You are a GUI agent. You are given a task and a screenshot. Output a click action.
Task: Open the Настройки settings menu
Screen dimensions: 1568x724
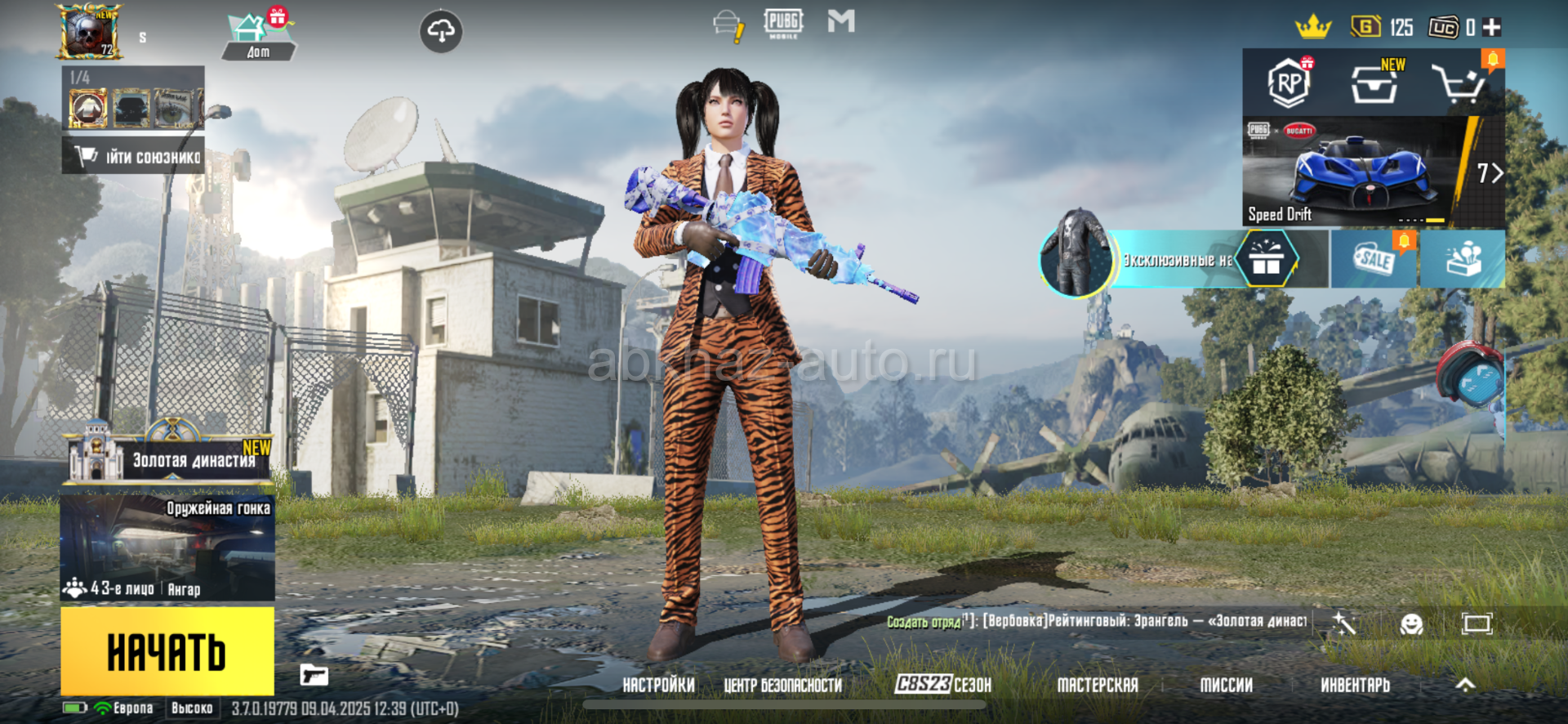(x=658, y=685)
